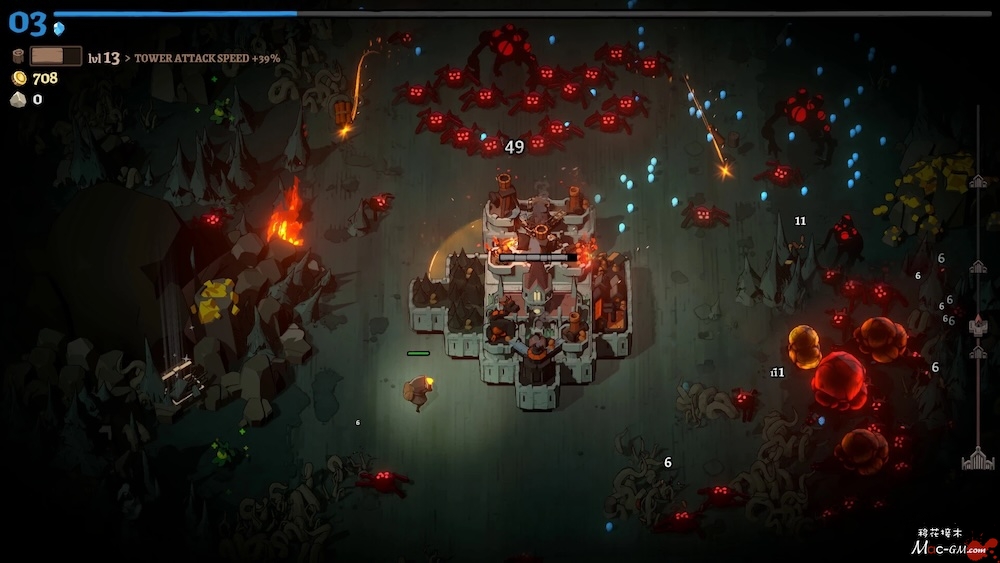Click the wood log resource icon
The width and height of the screenshot is (1000, 563).
18,57
